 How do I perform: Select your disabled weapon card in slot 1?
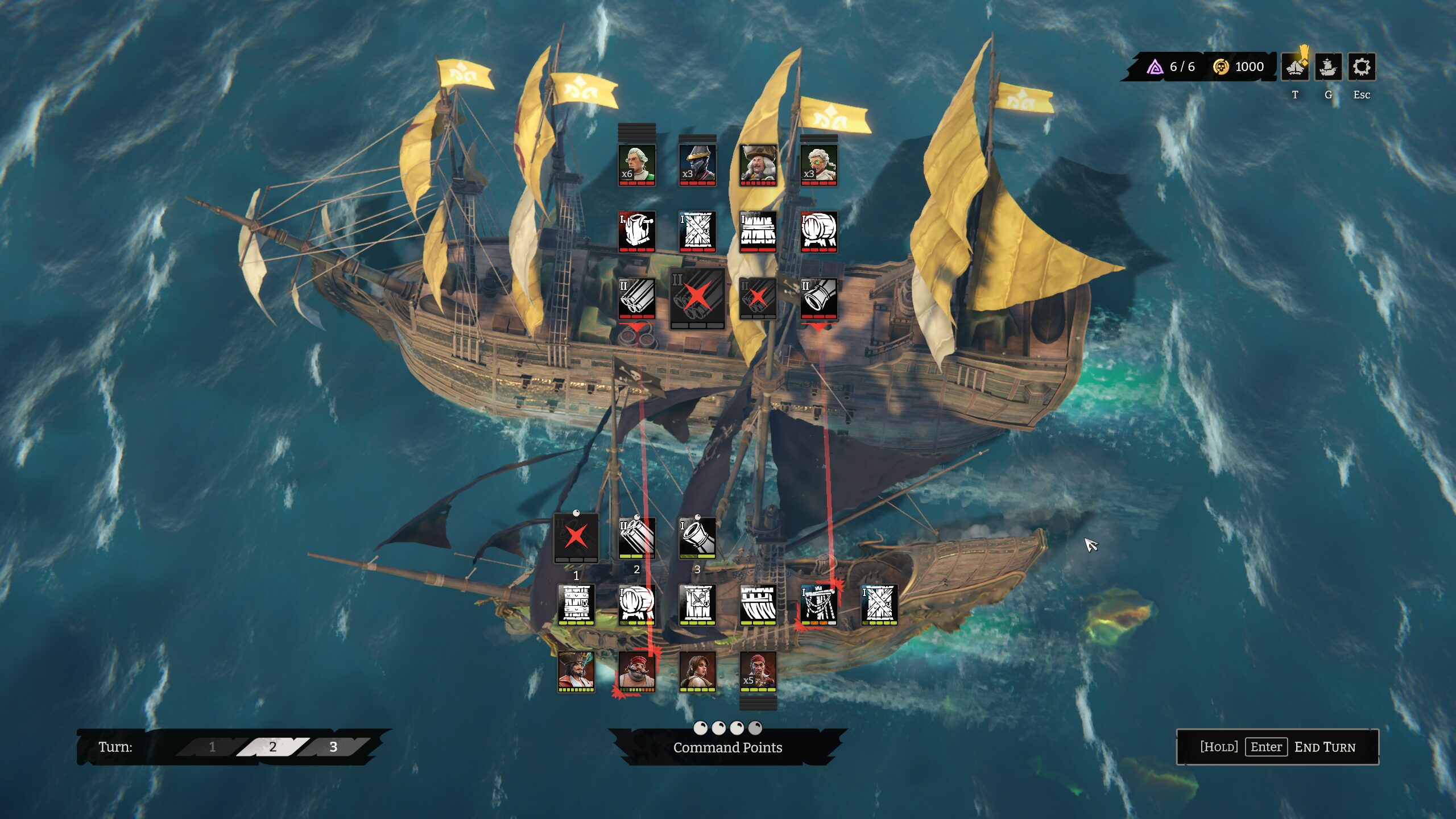(576, 537)
